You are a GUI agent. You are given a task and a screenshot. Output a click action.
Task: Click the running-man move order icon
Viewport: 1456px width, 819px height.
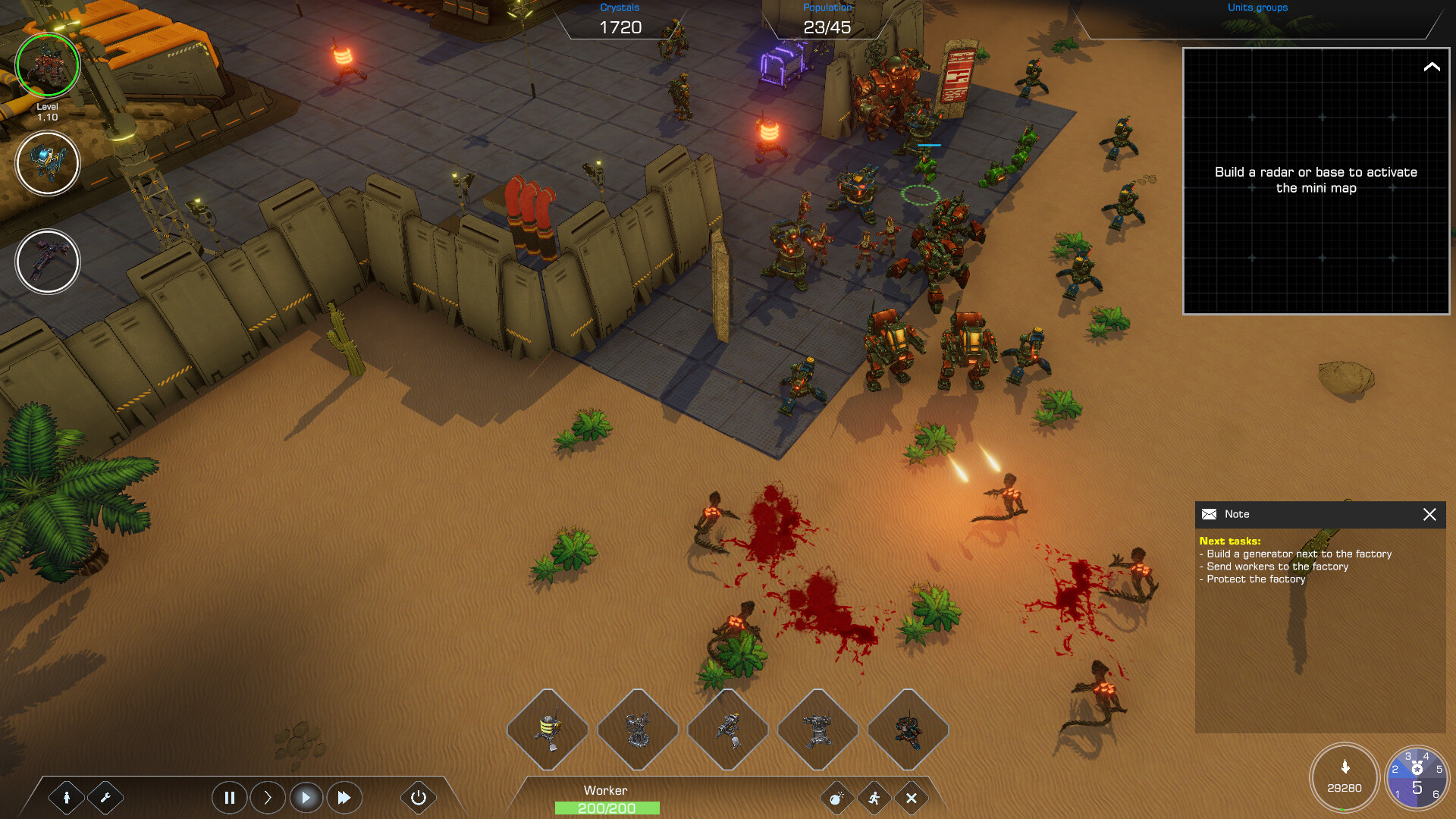(874, 798)
